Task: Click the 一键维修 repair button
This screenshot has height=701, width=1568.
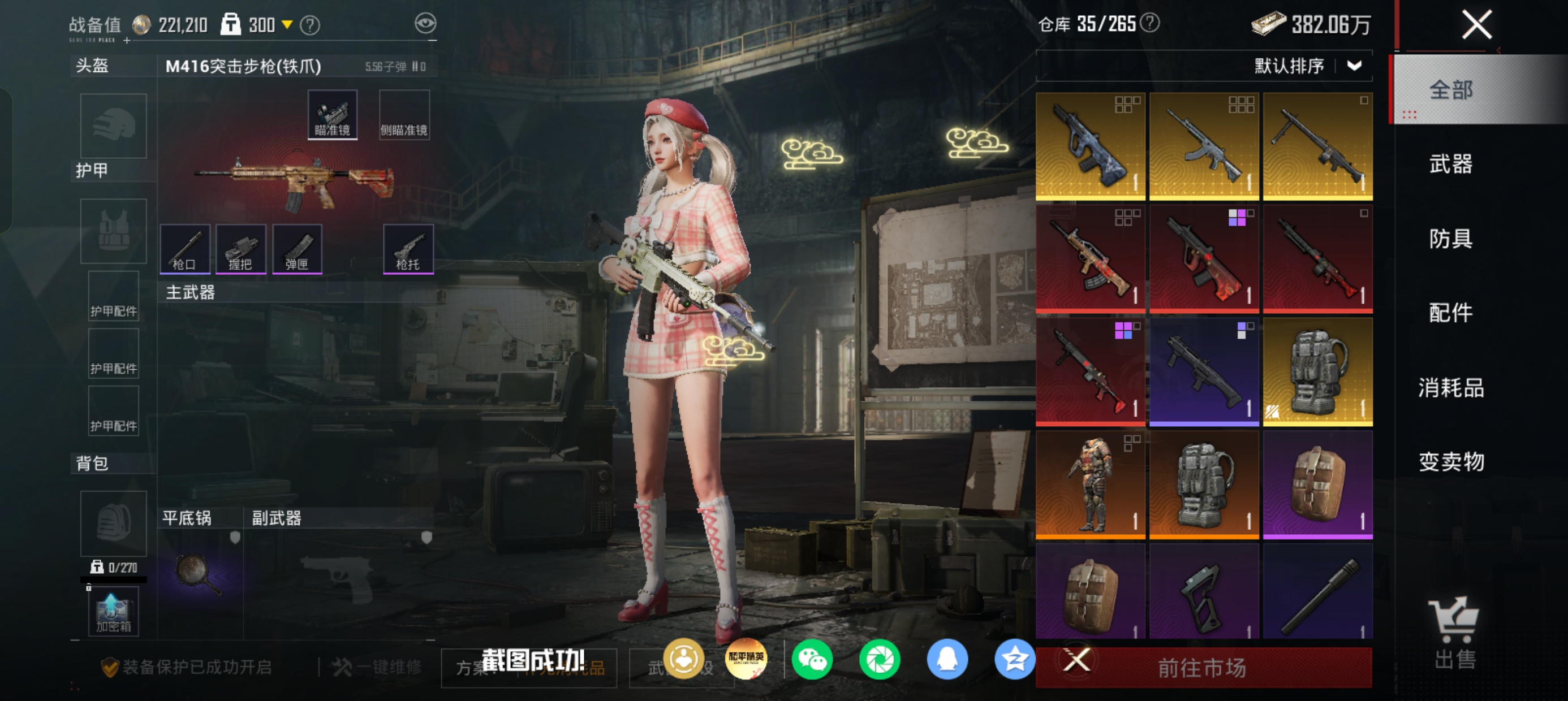Action: point(377,668)
